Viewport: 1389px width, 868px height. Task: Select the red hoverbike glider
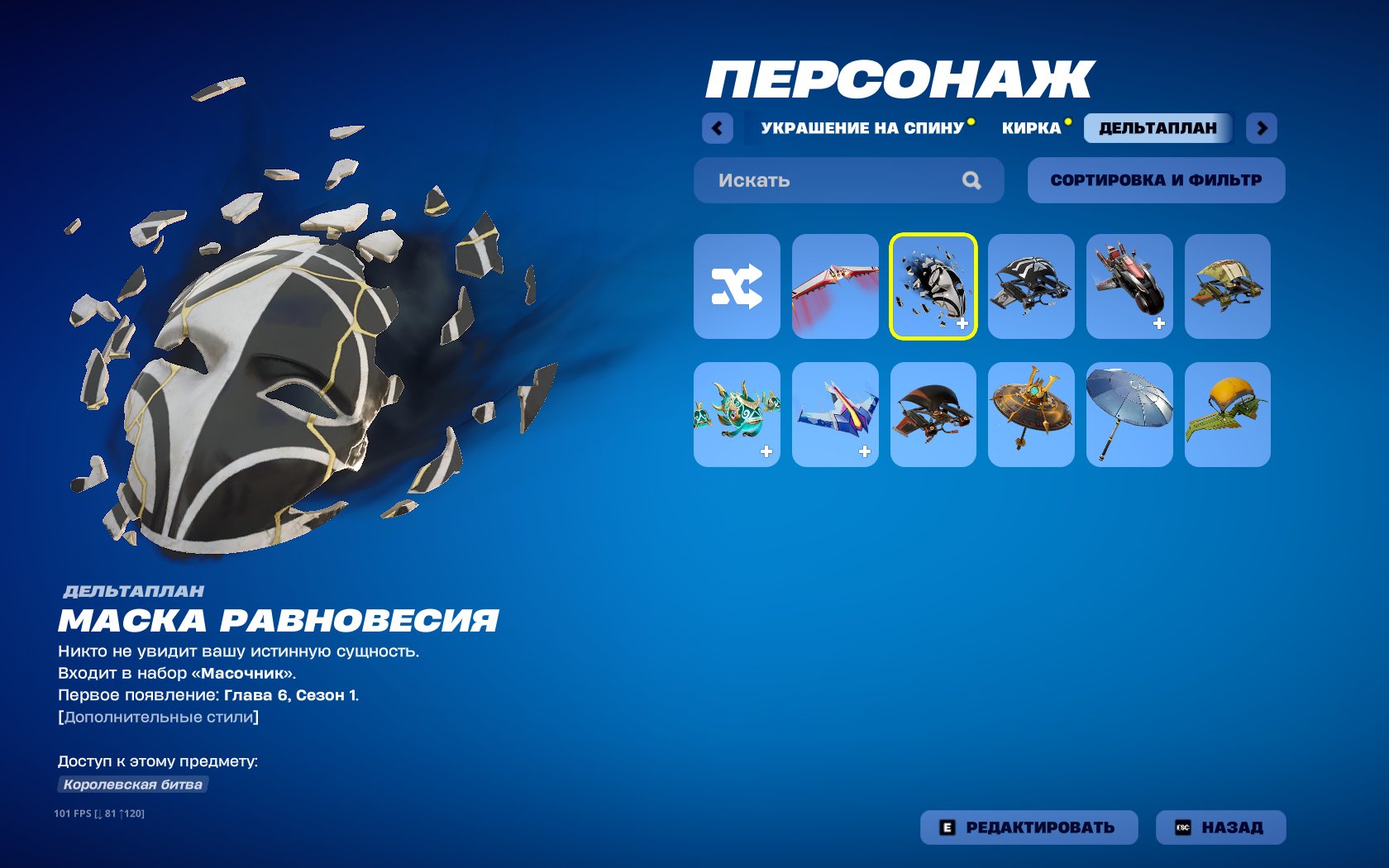[x=1129, y=287]
